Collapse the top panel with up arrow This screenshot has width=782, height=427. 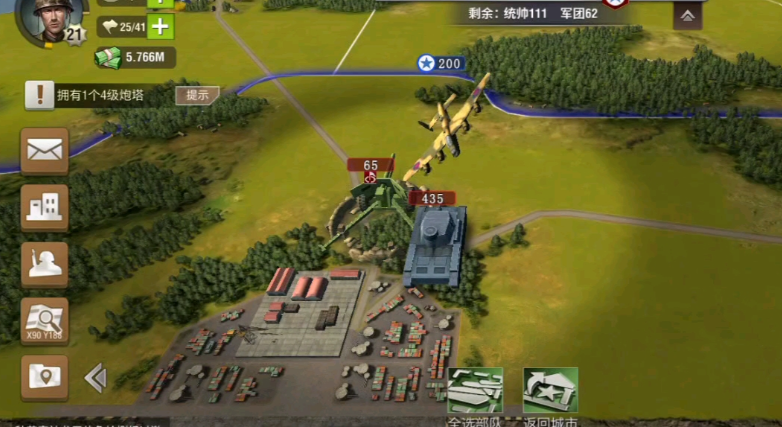point(686,15)
